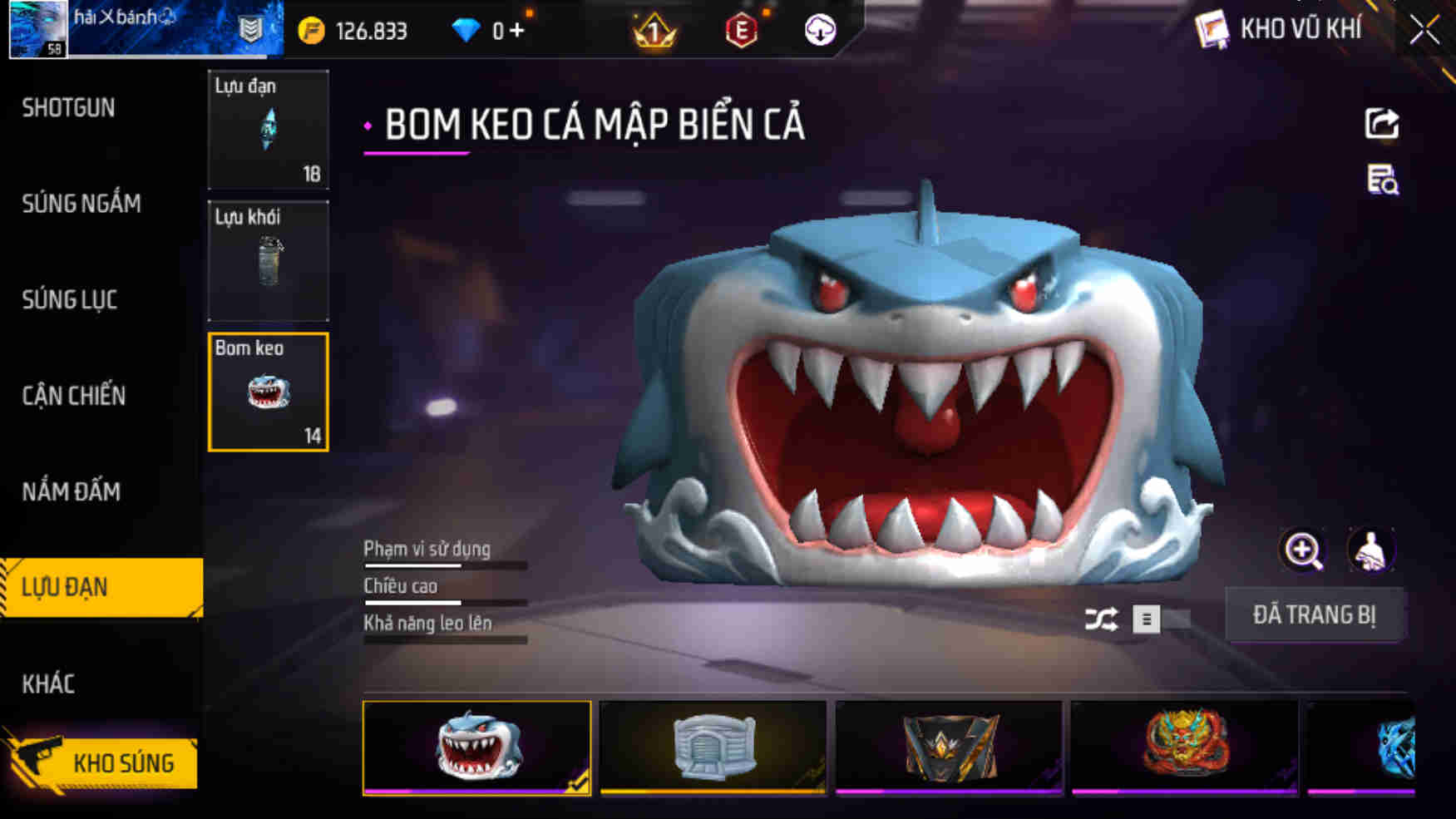The image size is (1456, 819).
Task: Toggle the shuffle display mode icon
Action: [1103, 619]
